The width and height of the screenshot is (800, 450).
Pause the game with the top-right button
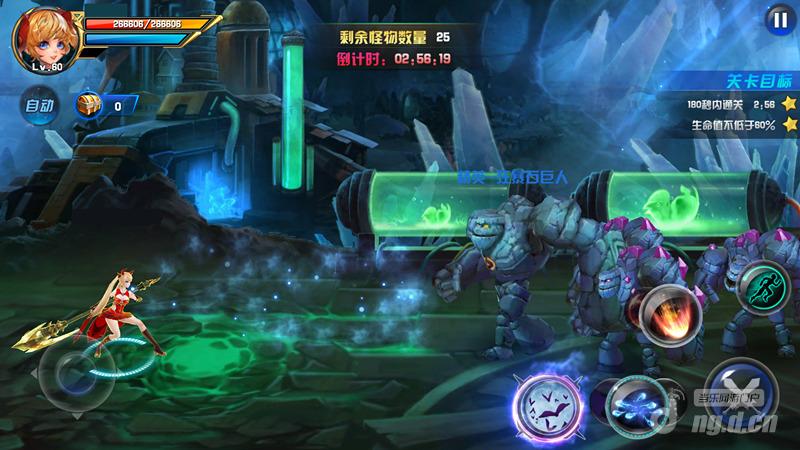click(x=777, y=19)
